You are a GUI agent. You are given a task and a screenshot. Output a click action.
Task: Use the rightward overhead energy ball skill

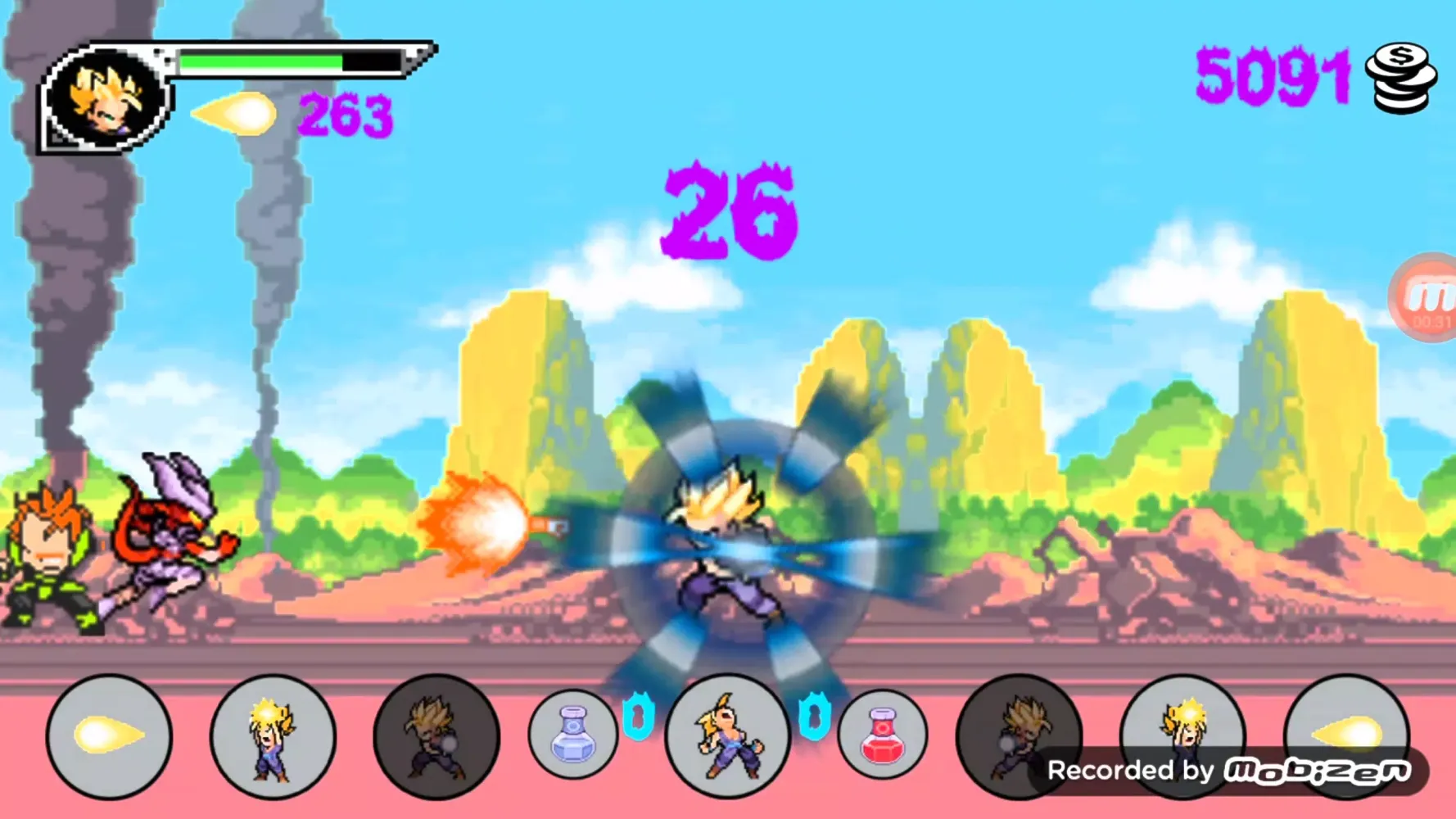pyautogui.click(x=1182, y=721)
